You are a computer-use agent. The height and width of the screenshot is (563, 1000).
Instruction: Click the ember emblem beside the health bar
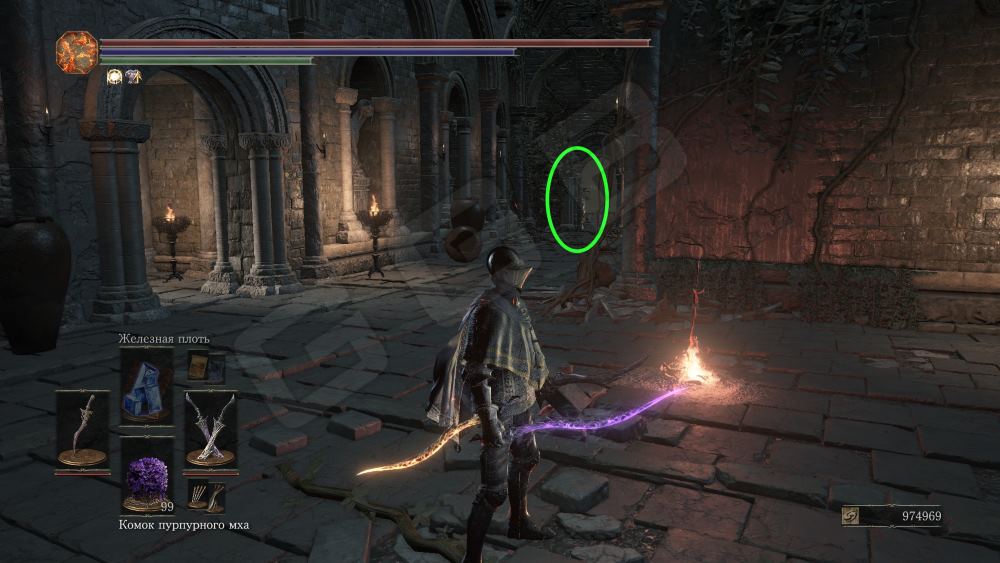click(77, 51)
